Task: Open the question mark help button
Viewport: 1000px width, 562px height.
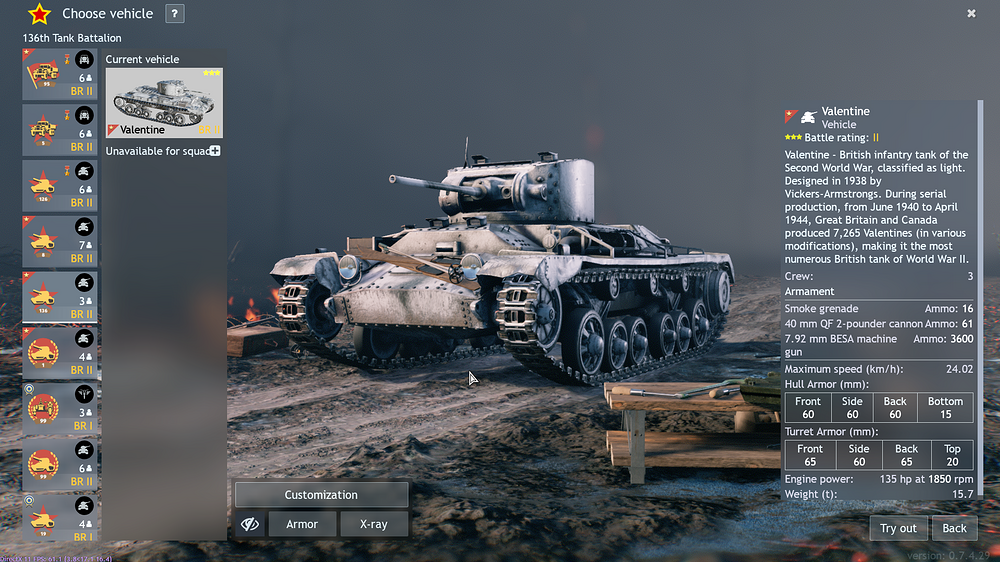Action: pyautogui.click(x=174, y=14)
